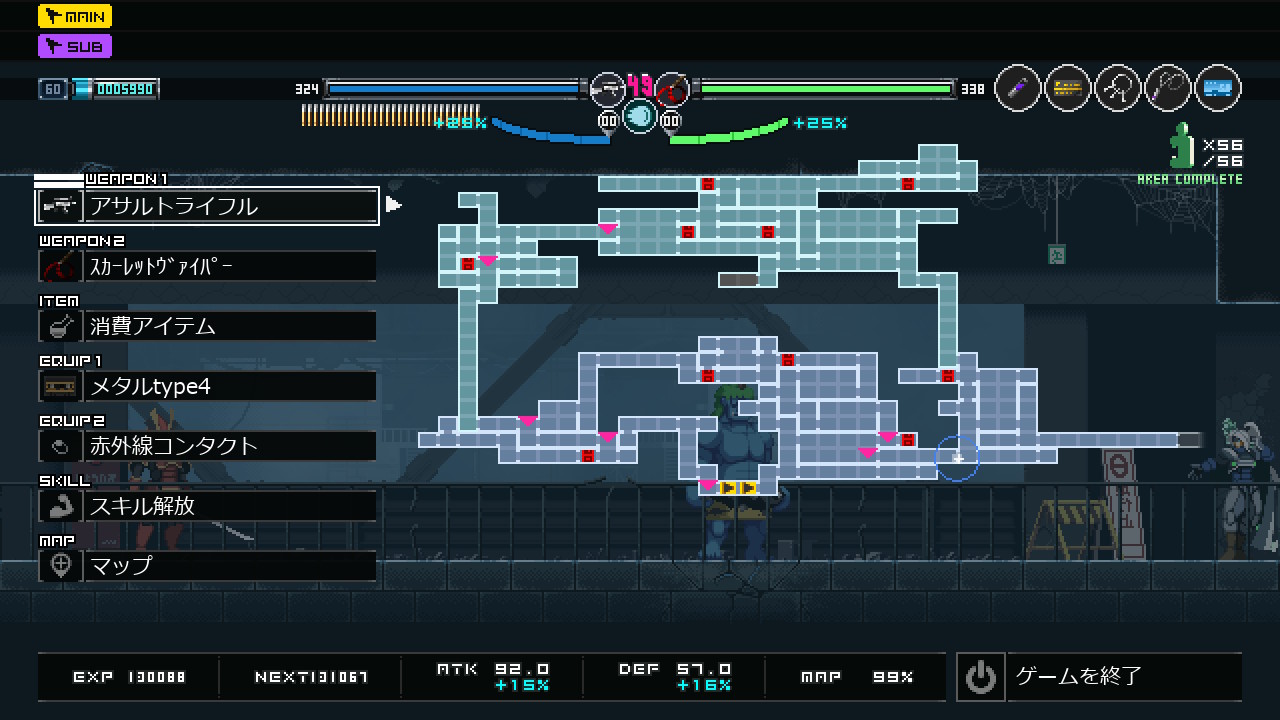Choose the スカーレットヴァイパー weapon 2 entry
The height and width of the screenshot is (720, 1280).
pyautogui.click(x=207, y=266)
